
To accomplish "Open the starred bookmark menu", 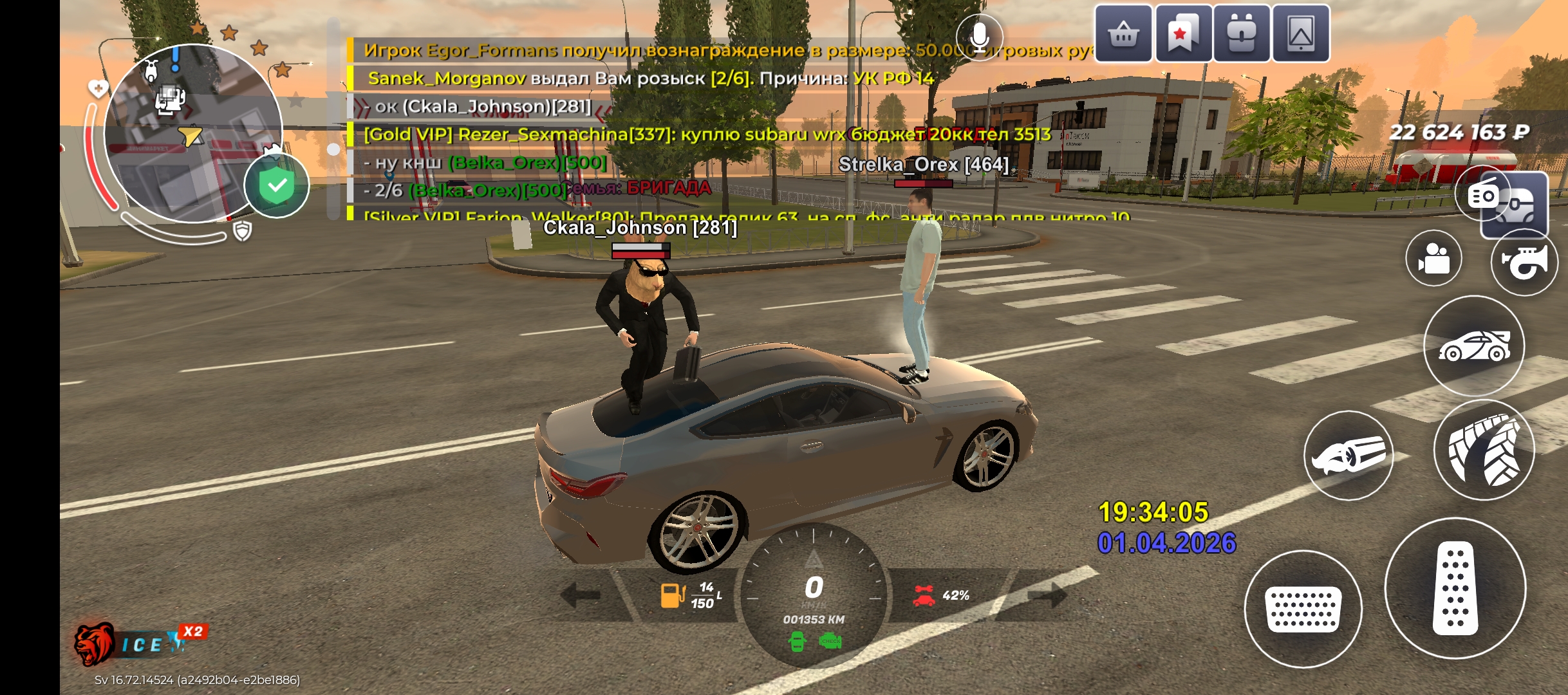I will click(1182, 33).
